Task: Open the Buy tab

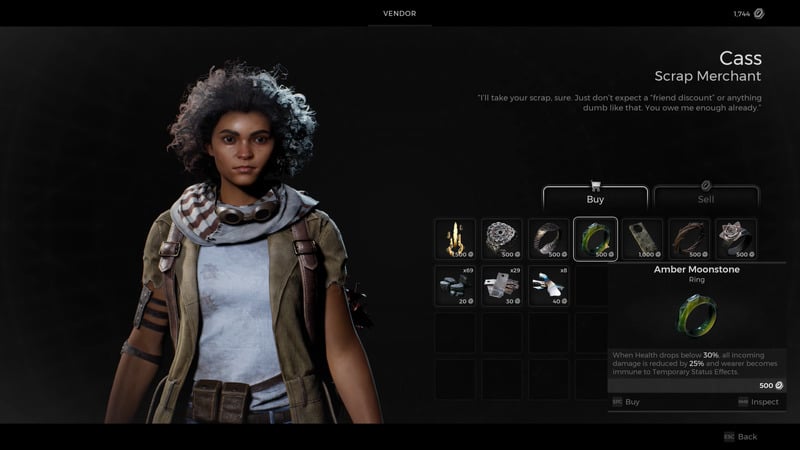Action: (x=595, y=197)
